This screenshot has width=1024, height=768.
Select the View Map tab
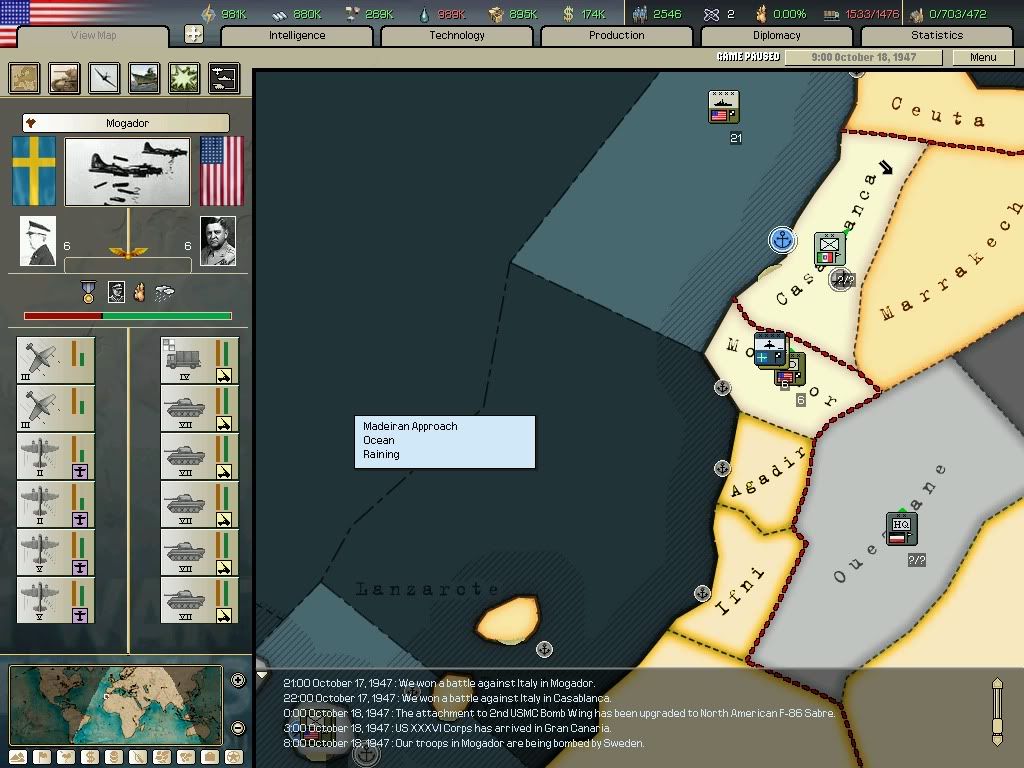click(93, 36)
